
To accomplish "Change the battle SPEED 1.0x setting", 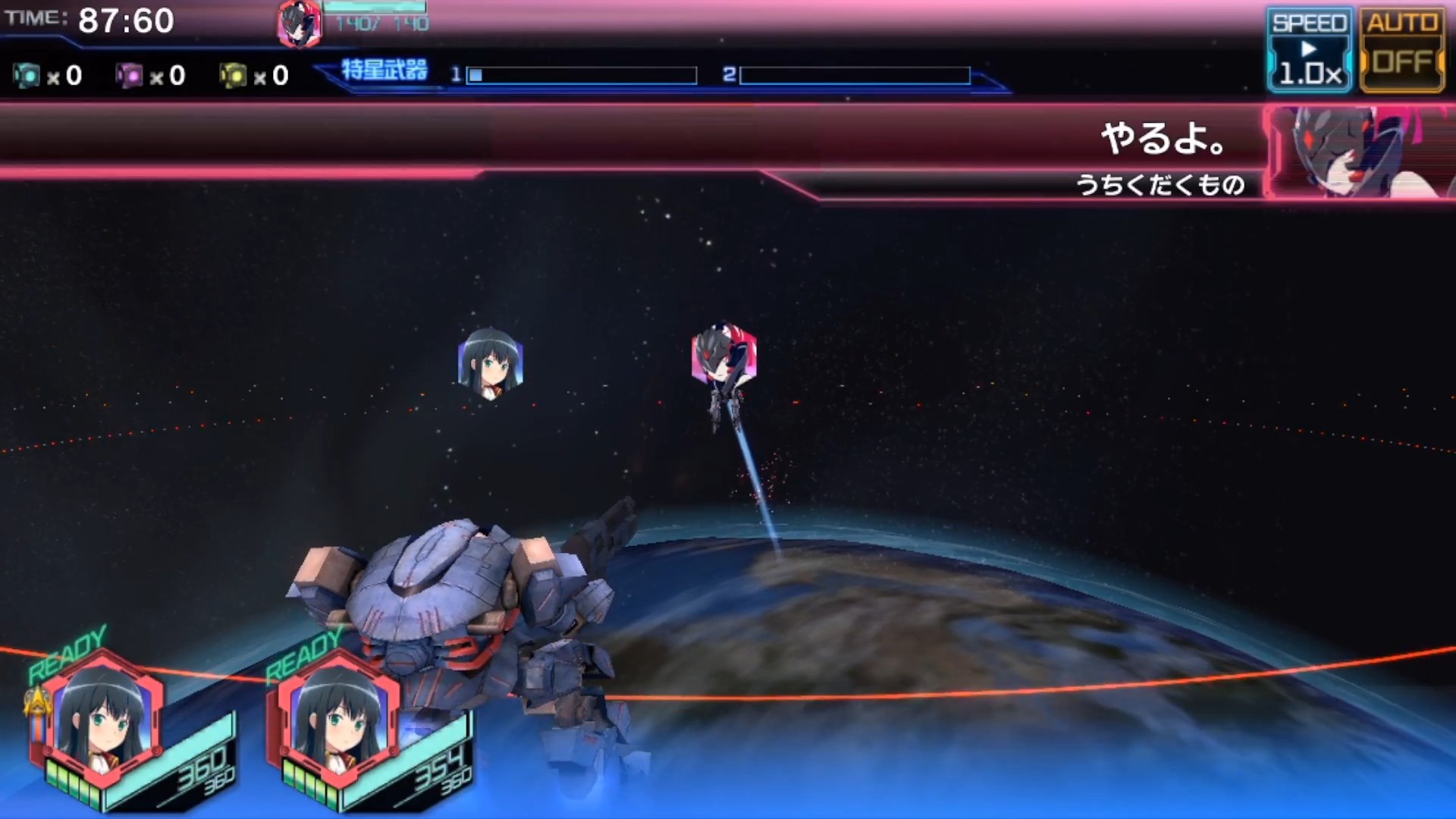I will [1309, 51].
